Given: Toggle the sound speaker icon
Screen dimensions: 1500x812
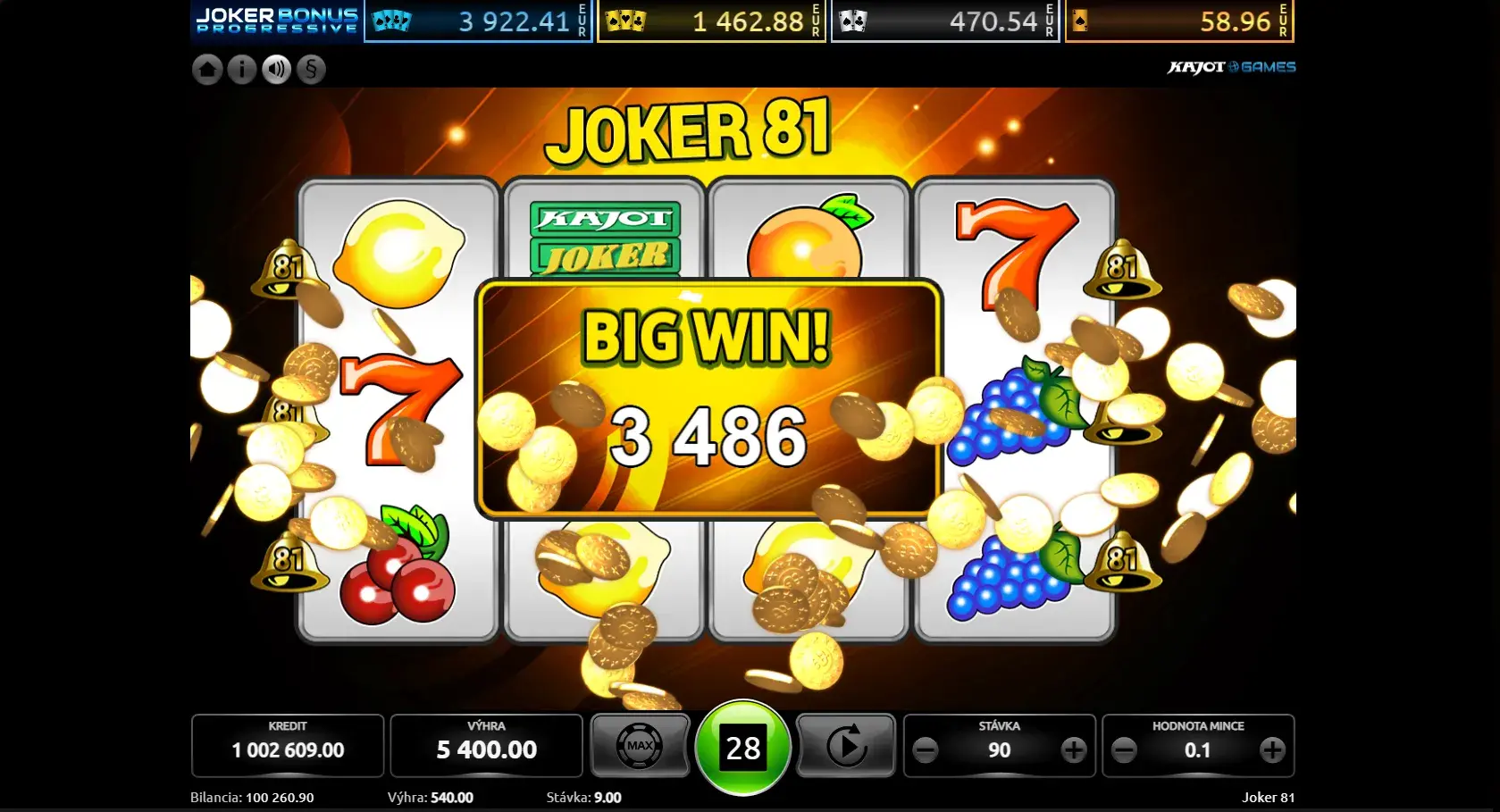Looking at the screenshot, I should [276, 70].
